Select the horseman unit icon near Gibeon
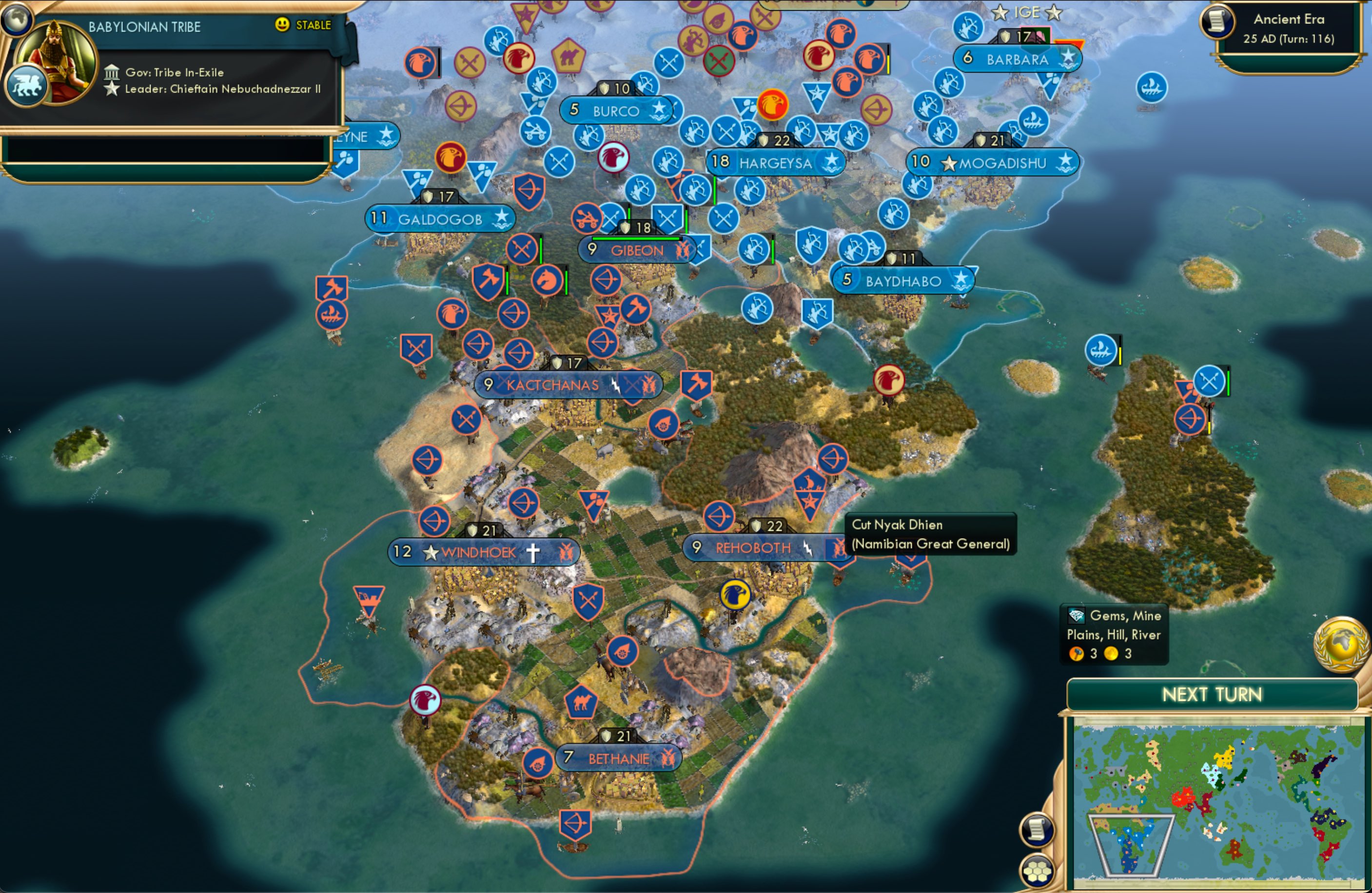 click(x=548, y=280)
